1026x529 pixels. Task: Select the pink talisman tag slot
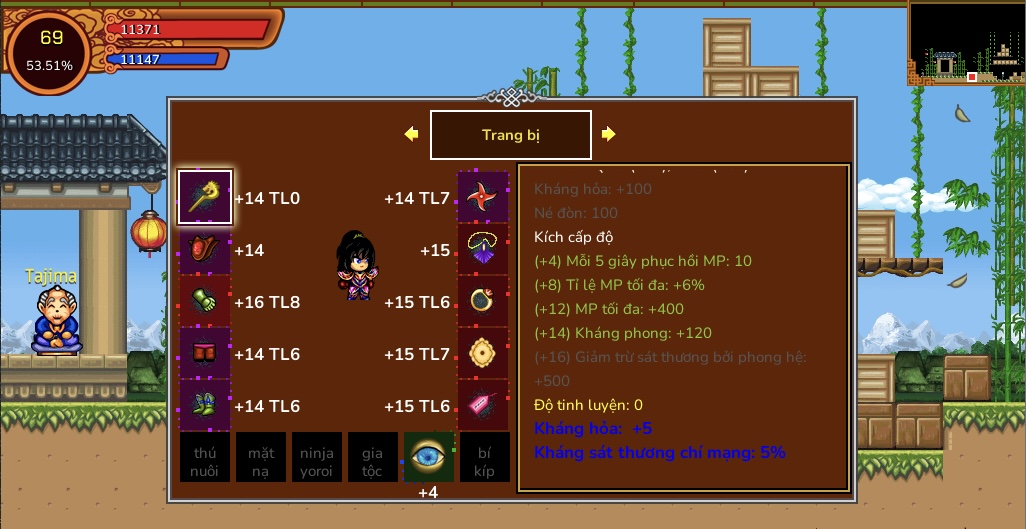[x=484, y=405]
